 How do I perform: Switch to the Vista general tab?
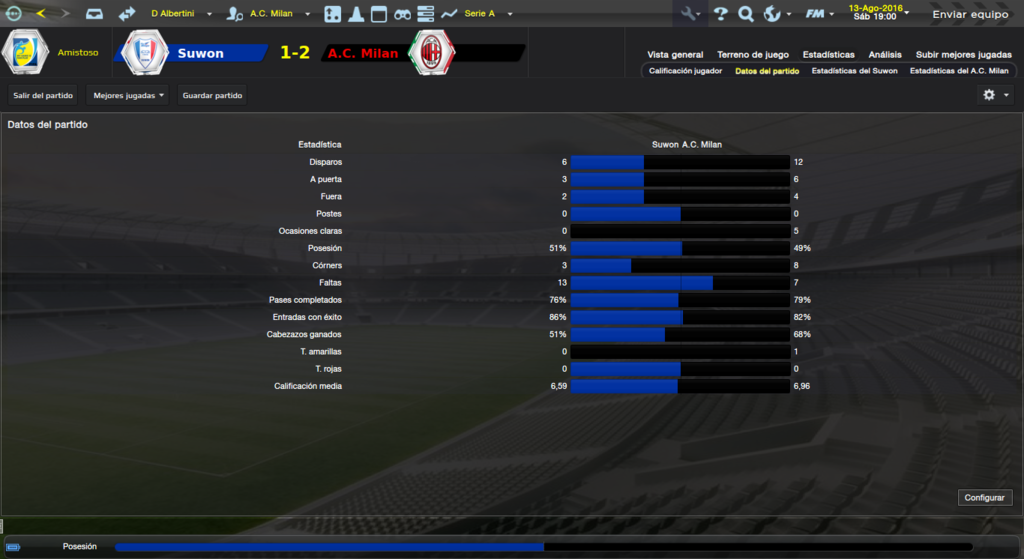tap(675, 55)
